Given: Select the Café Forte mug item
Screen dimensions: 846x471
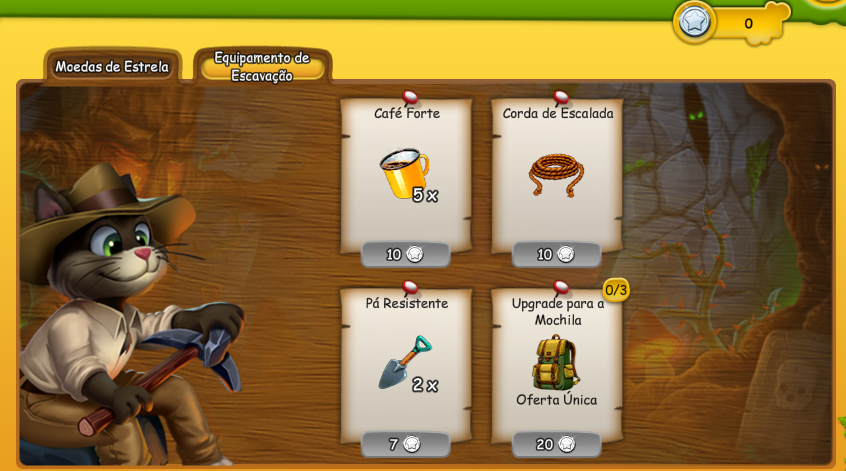Looking at the screenshot, I should (x=404, y=172).
